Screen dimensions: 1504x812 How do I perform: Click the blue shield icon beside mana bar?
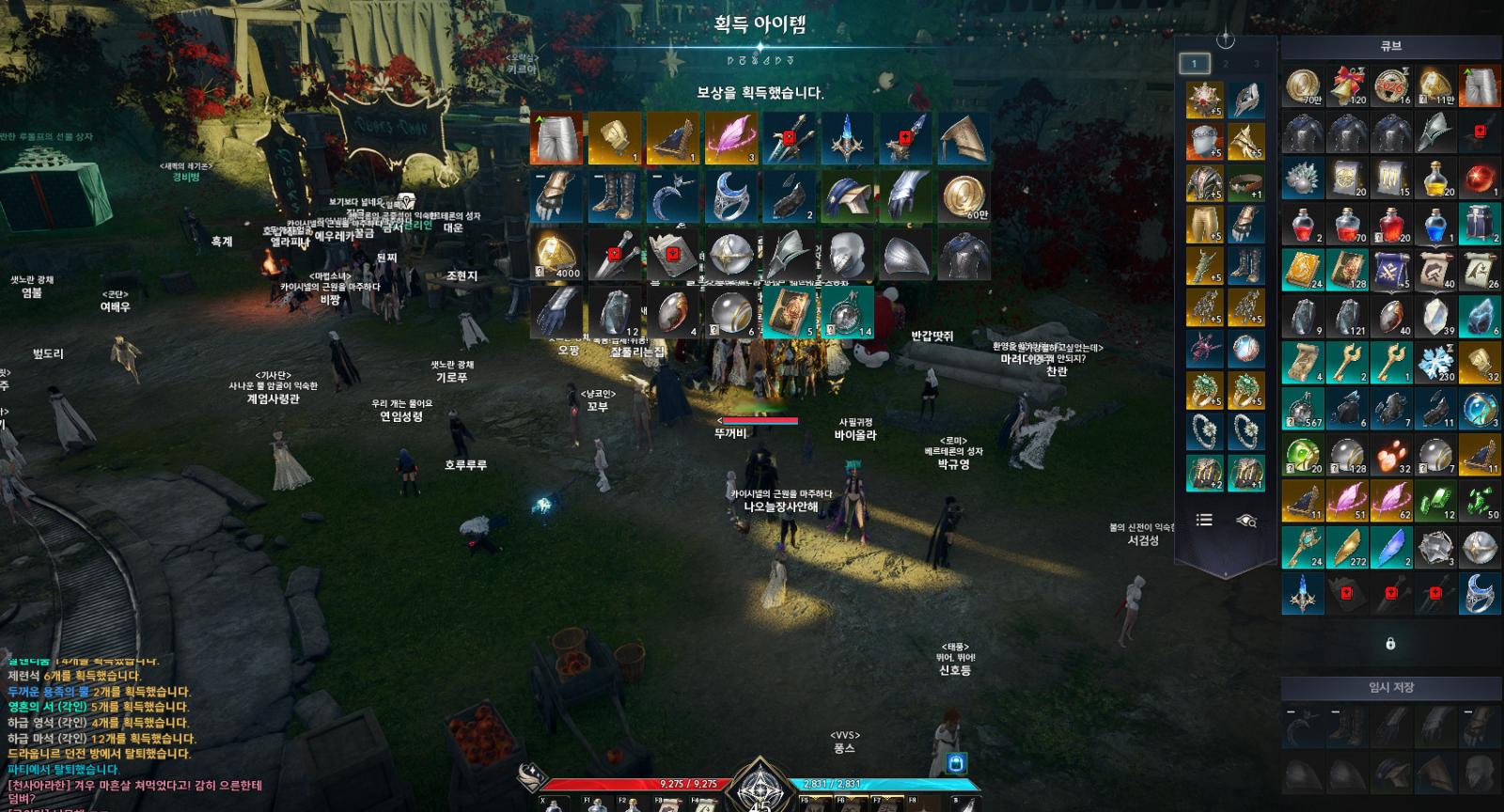(x=956, y=762)
